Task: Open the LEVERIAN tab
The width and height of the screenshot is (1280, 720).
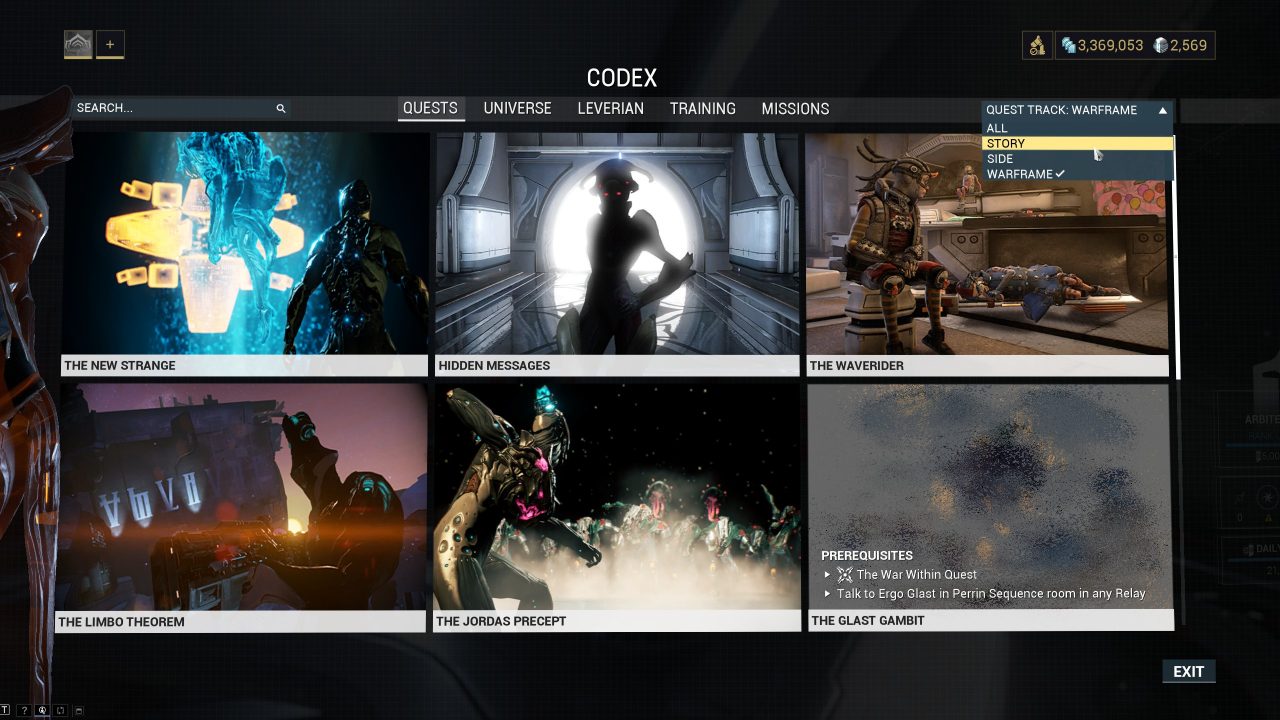Action: pyautogui.click(x=610, y=108)
